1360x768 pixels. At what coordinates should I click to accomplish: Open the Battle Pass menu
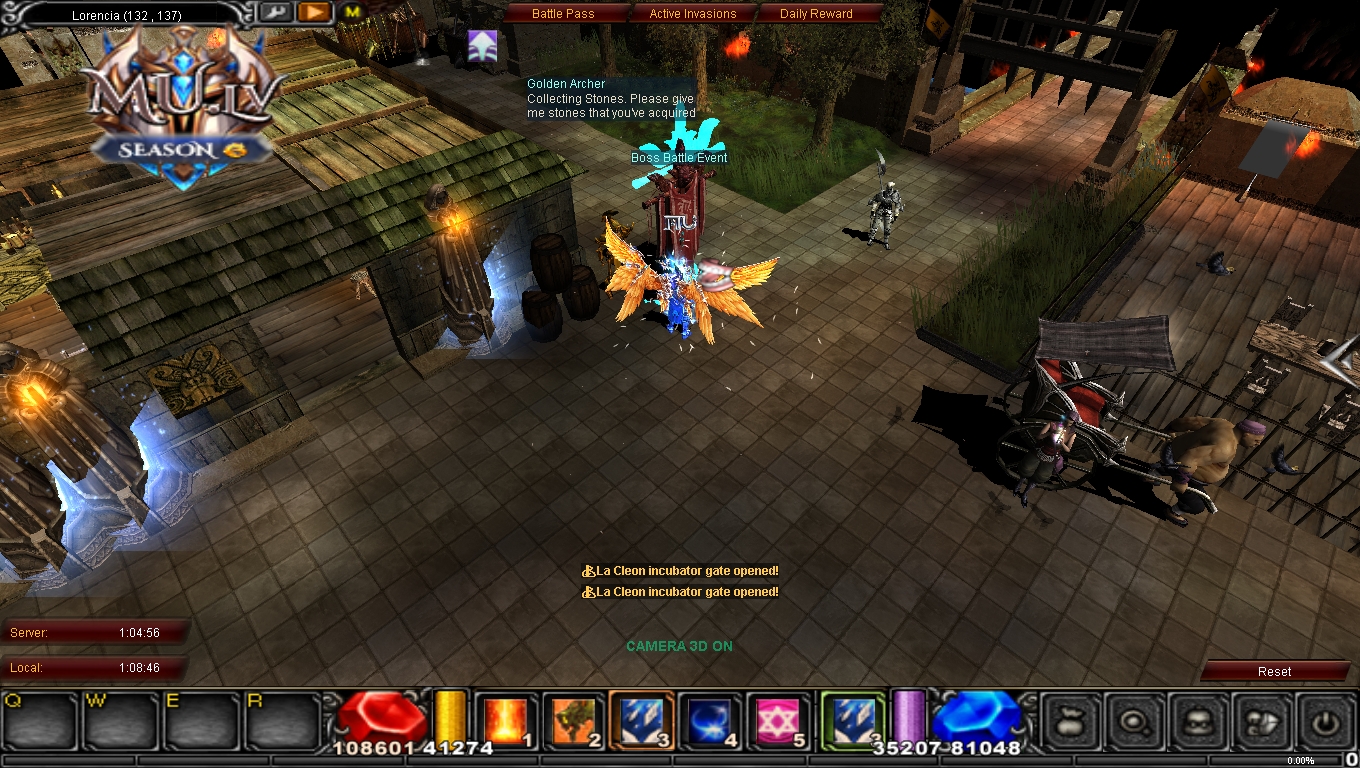[x=566, y=13]
